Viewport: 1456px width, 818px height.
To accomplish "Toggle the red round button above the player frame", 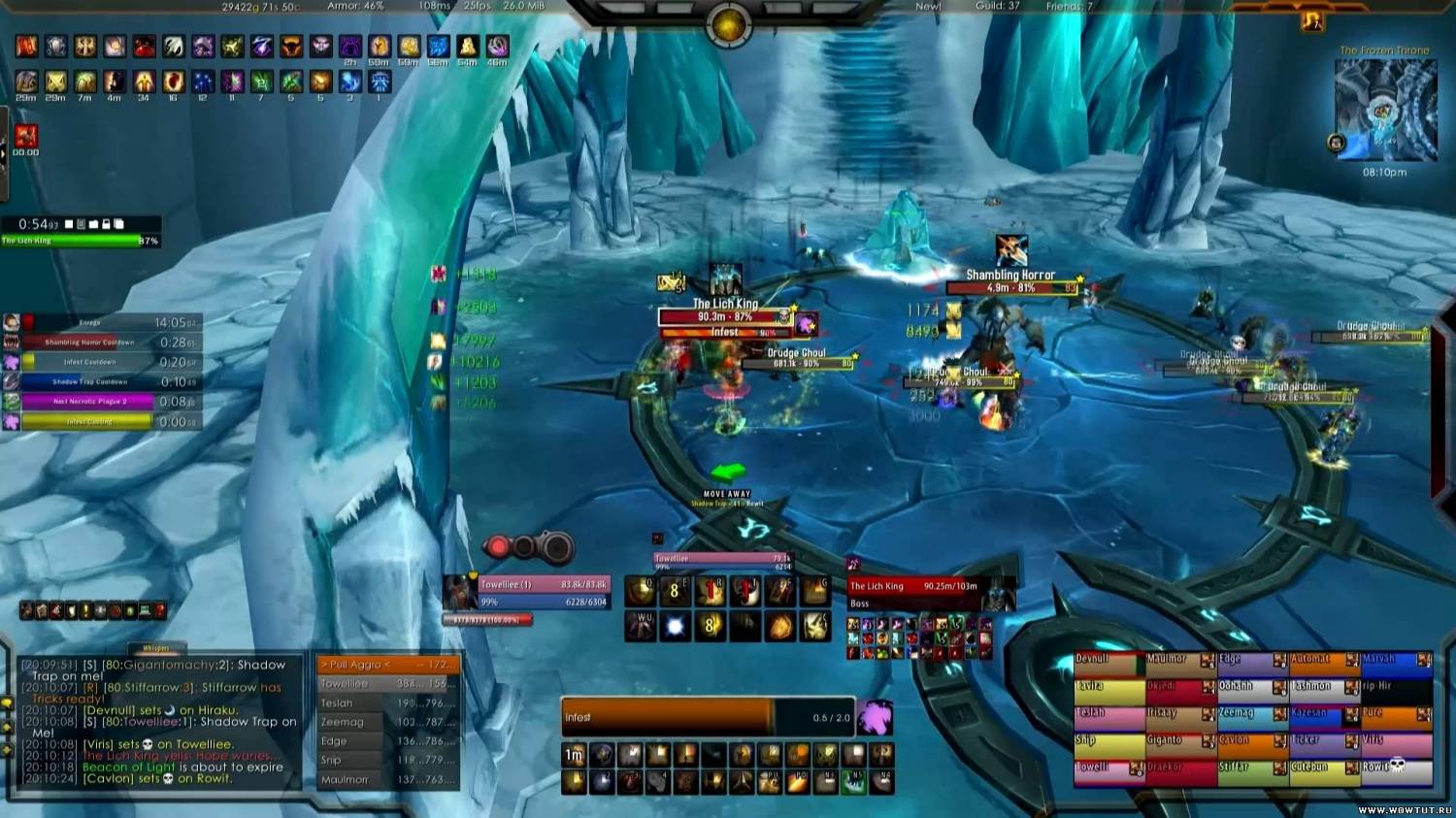I will pos(498,546).
